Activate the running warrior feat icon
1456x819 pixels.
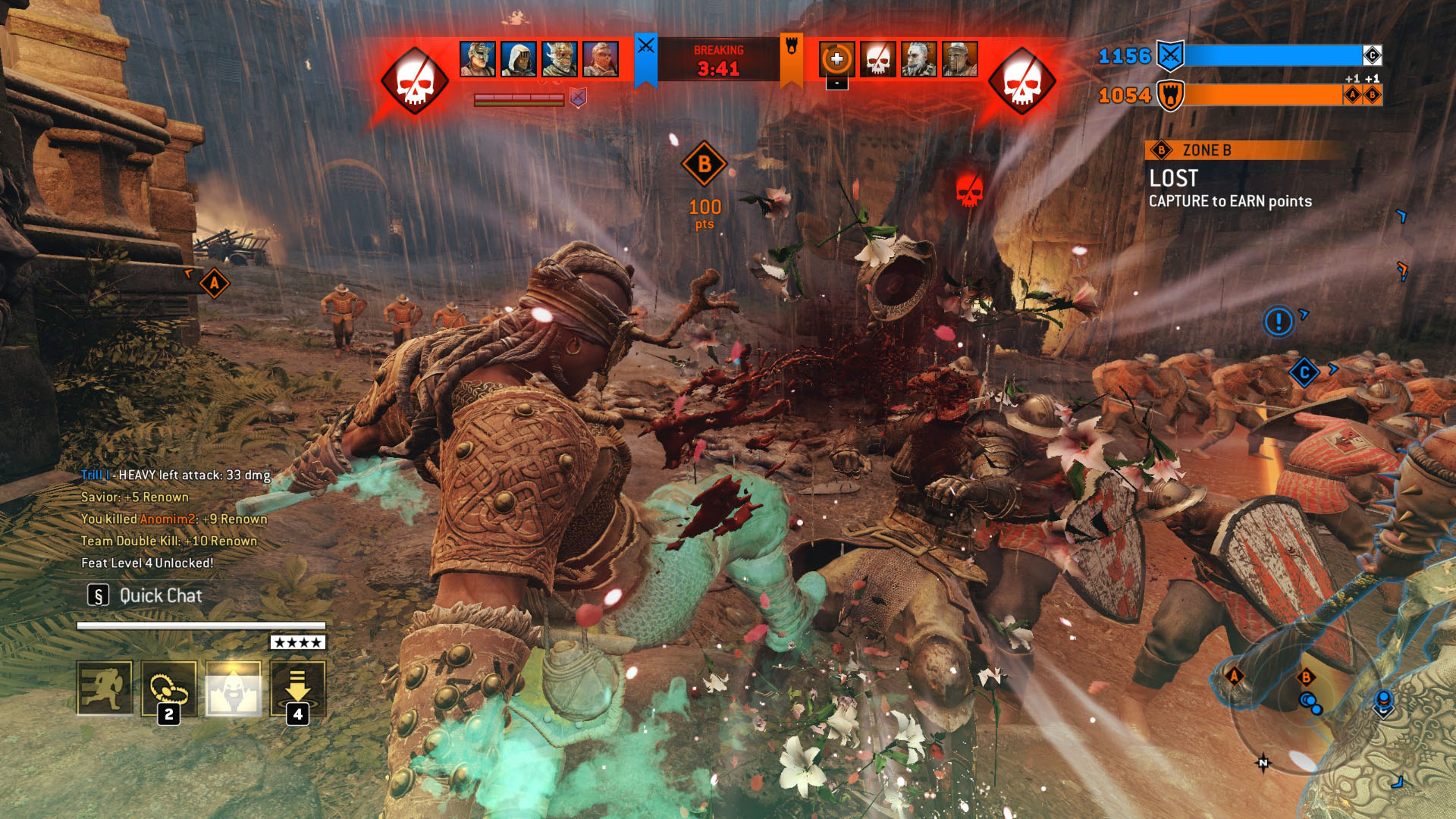click(105, 688)
